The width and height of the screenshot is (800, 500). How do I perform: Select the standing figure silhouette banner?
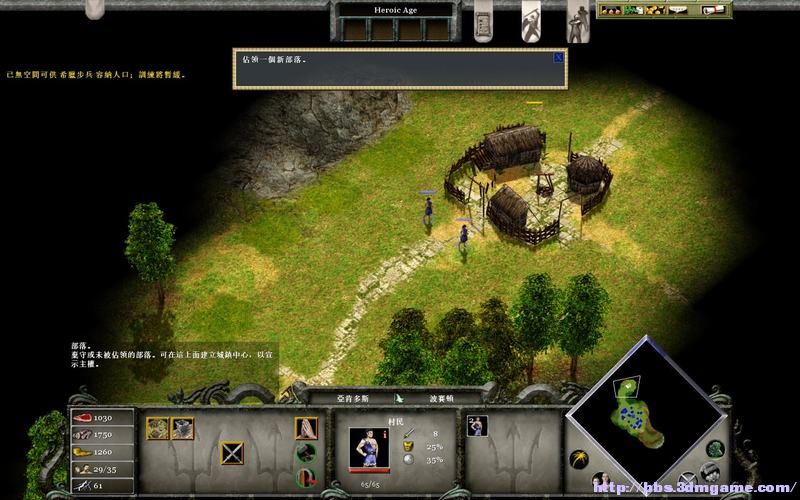point(578,20)
